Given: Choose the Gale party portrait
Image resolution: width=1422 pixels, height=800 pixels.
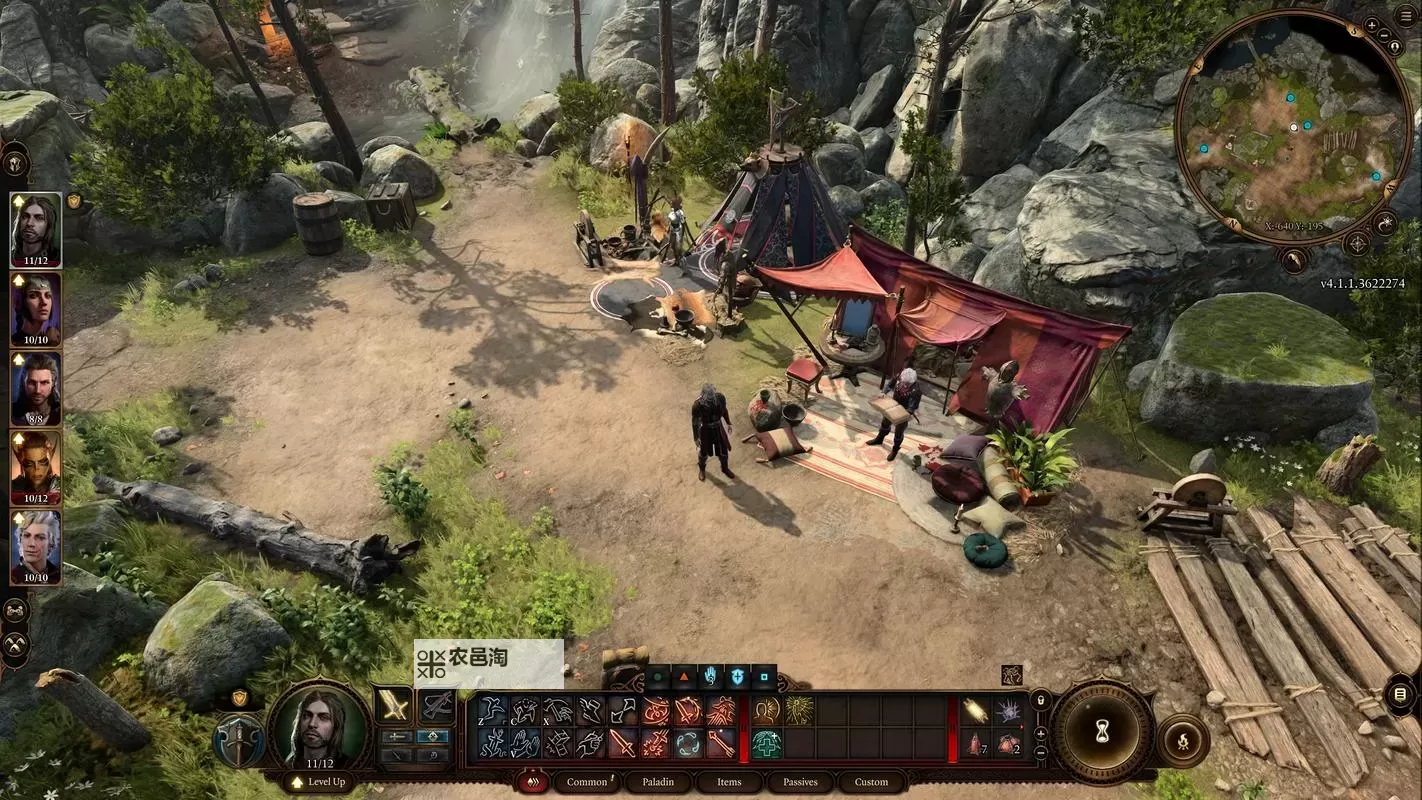Looking at the screenshot, I should [36, 389].
